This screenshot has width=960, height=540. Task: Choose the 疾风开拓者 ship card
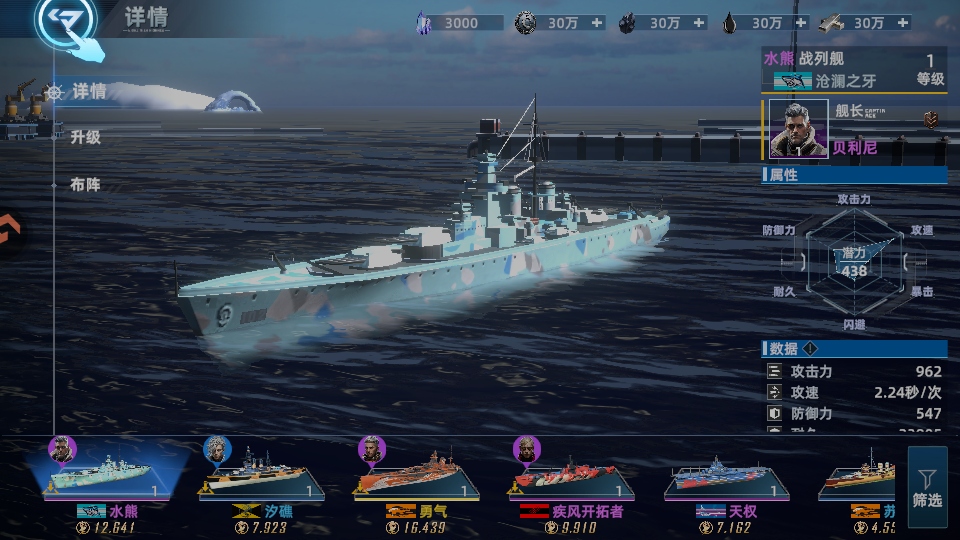pyautogui.click(x=572, y=477)
